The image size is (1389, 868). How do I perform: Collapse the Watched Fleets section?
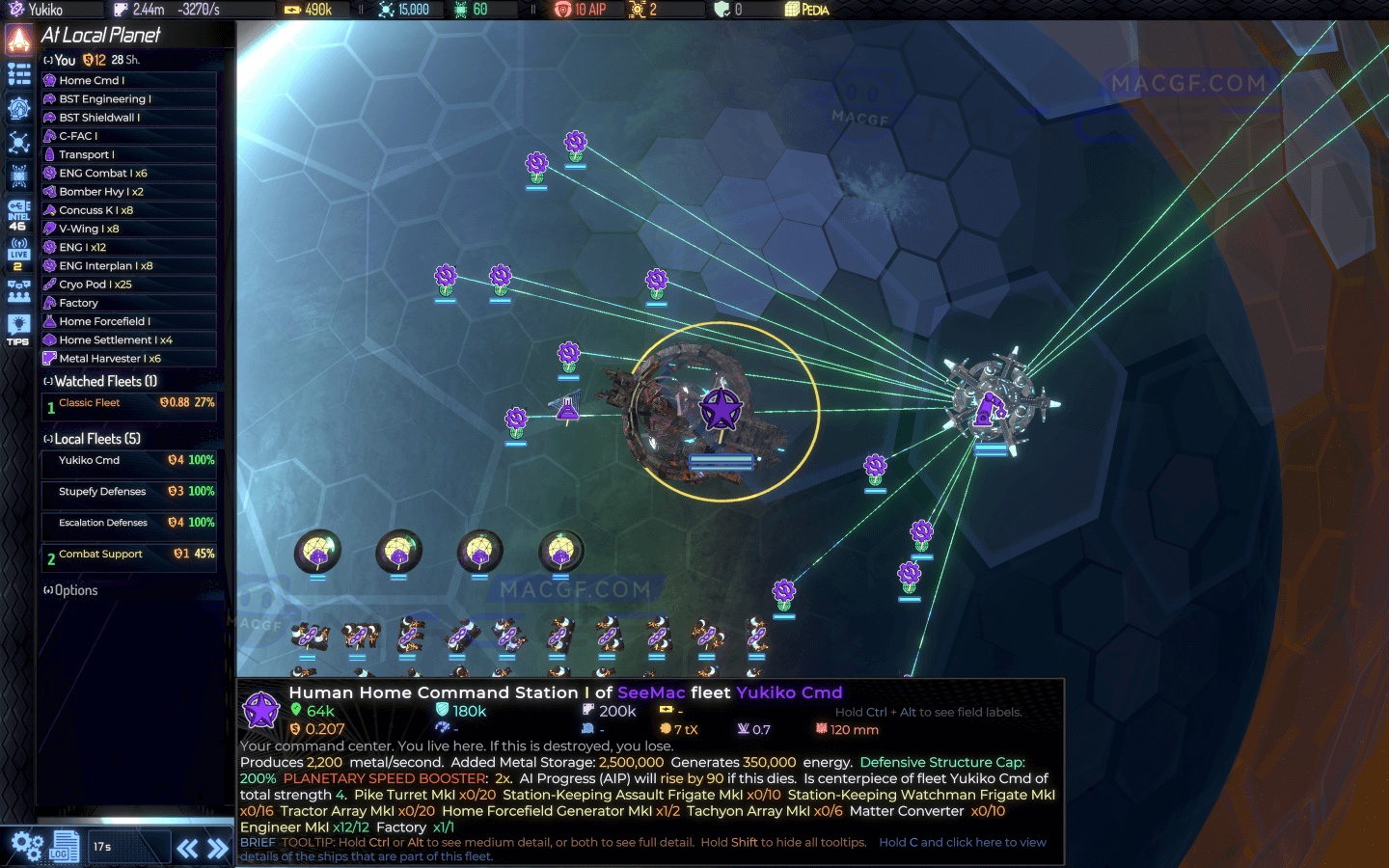click(x=47, y=381)
